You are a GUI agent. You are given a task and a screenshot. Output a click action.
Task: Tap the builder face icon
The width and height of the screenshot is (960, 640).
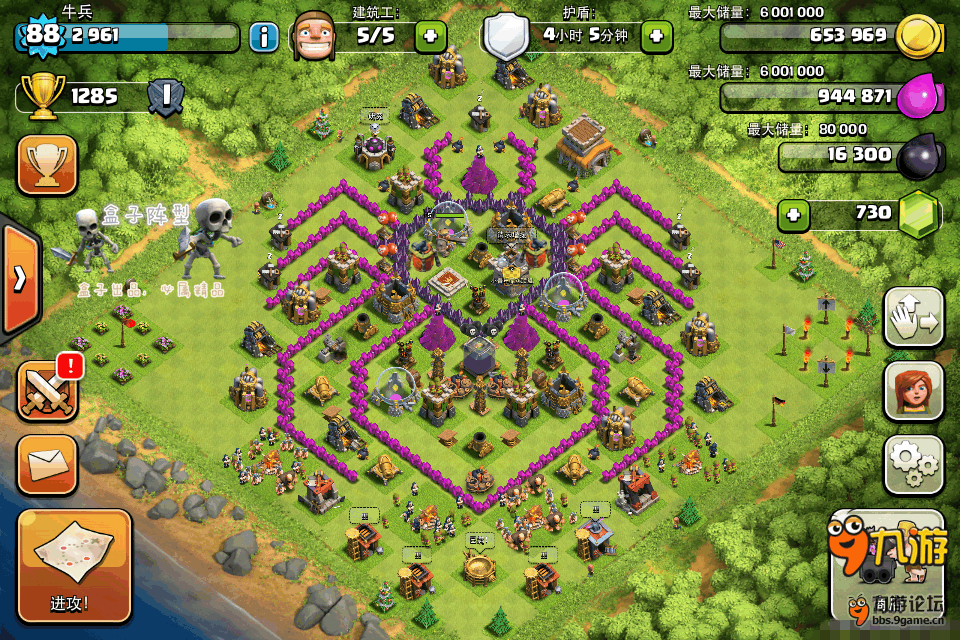(316, 38)
